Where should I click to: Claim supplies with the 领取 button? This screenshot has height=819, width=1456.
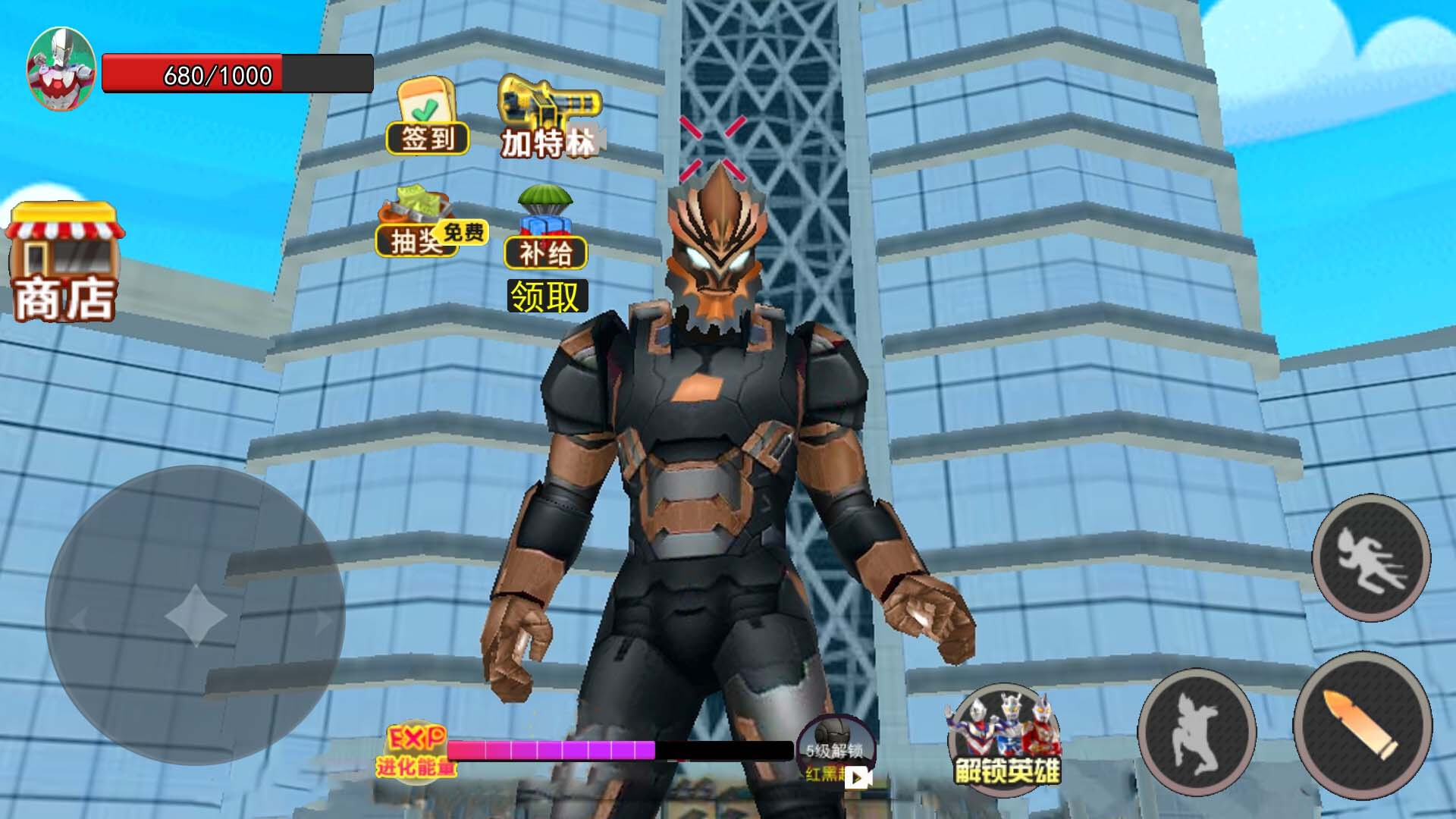(x=544, y=297)
